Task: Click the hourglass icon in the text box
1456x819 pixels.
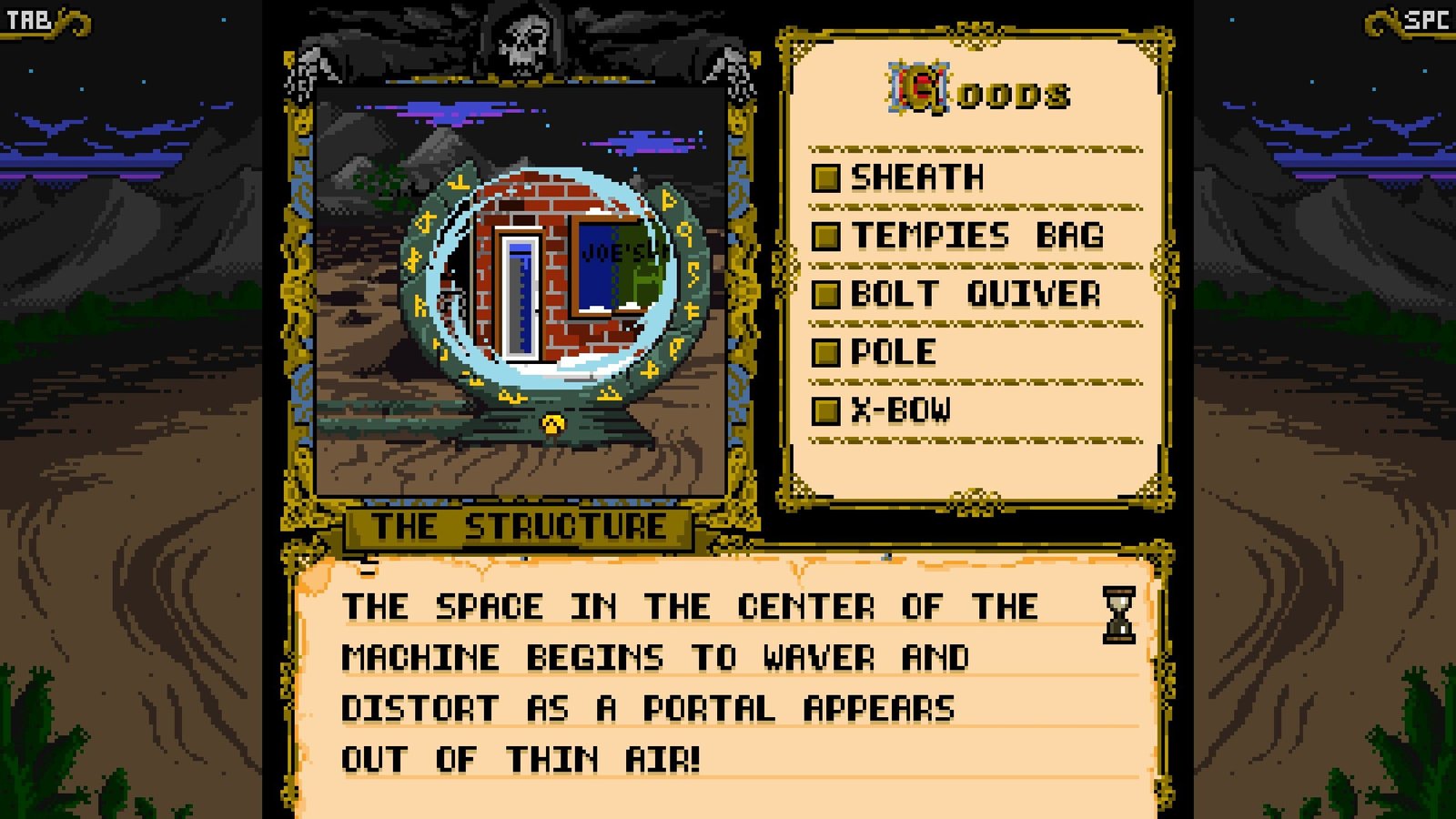Action: pyautogui.click(x=1118, y=615)
